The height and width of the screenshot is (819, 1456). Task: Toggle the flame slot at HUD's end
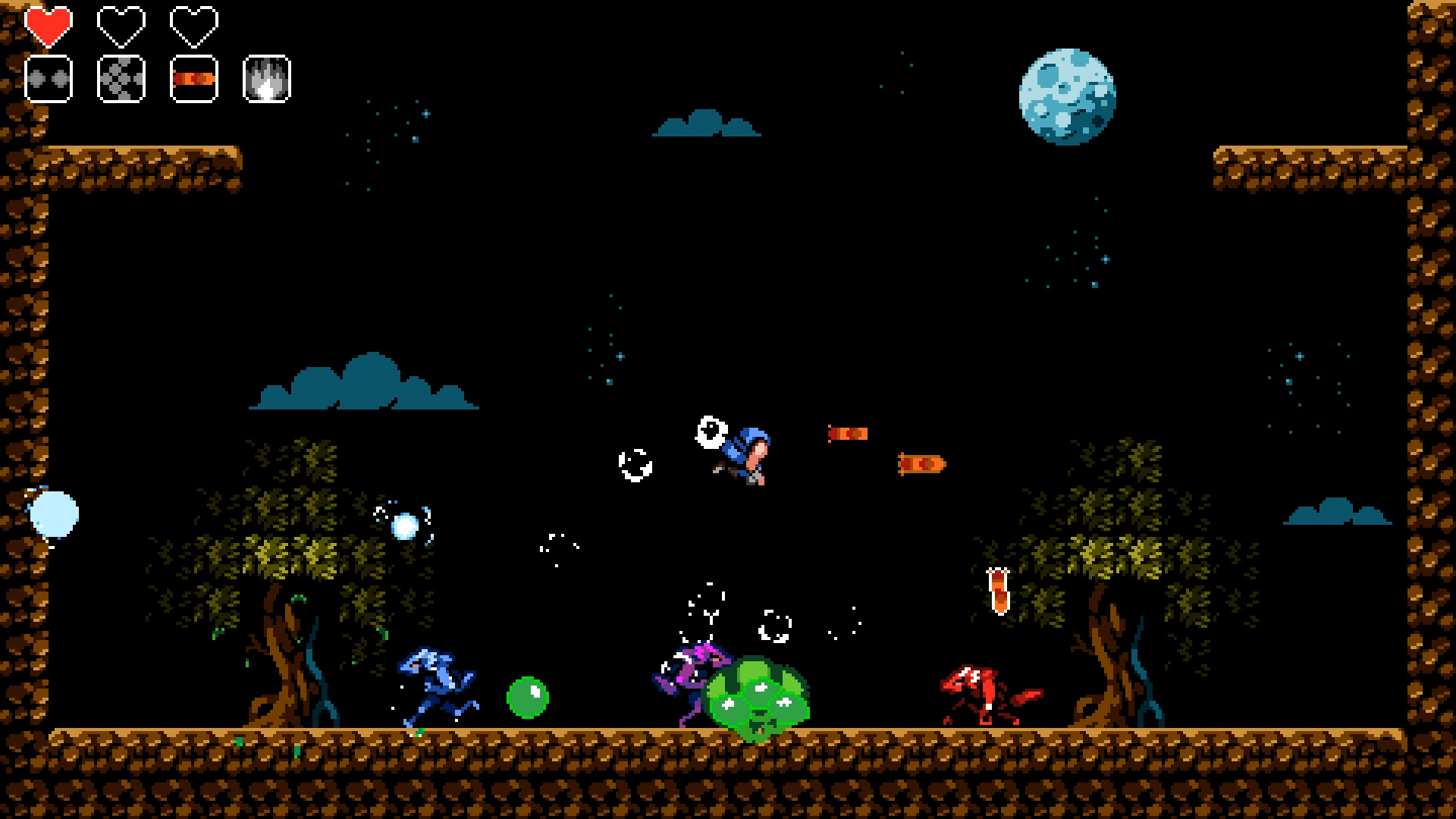pos(266,78)
